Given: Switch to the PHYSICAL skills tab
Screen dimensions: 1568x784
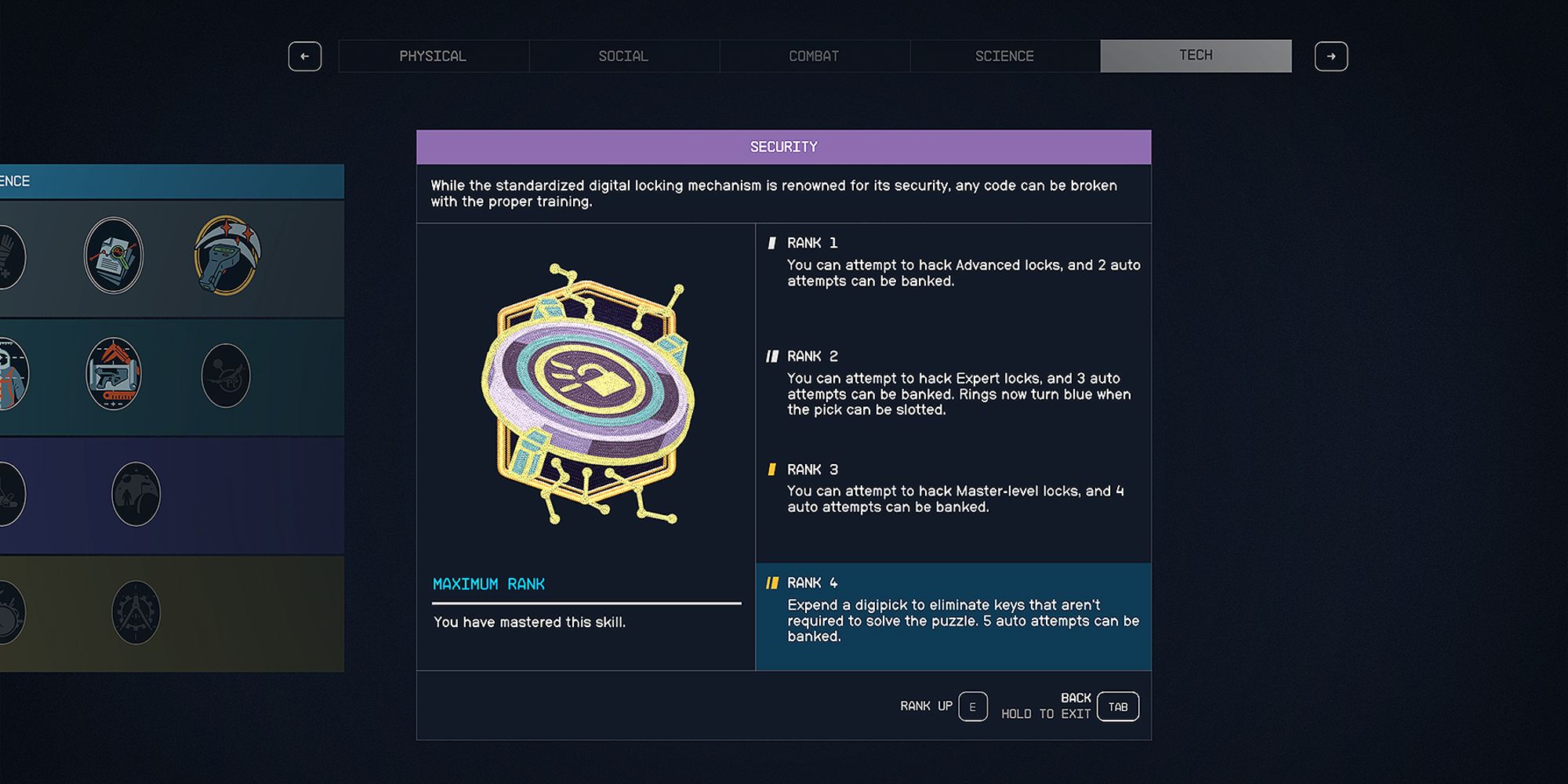Looking at the screenshot, I should [x=434, y=56].
